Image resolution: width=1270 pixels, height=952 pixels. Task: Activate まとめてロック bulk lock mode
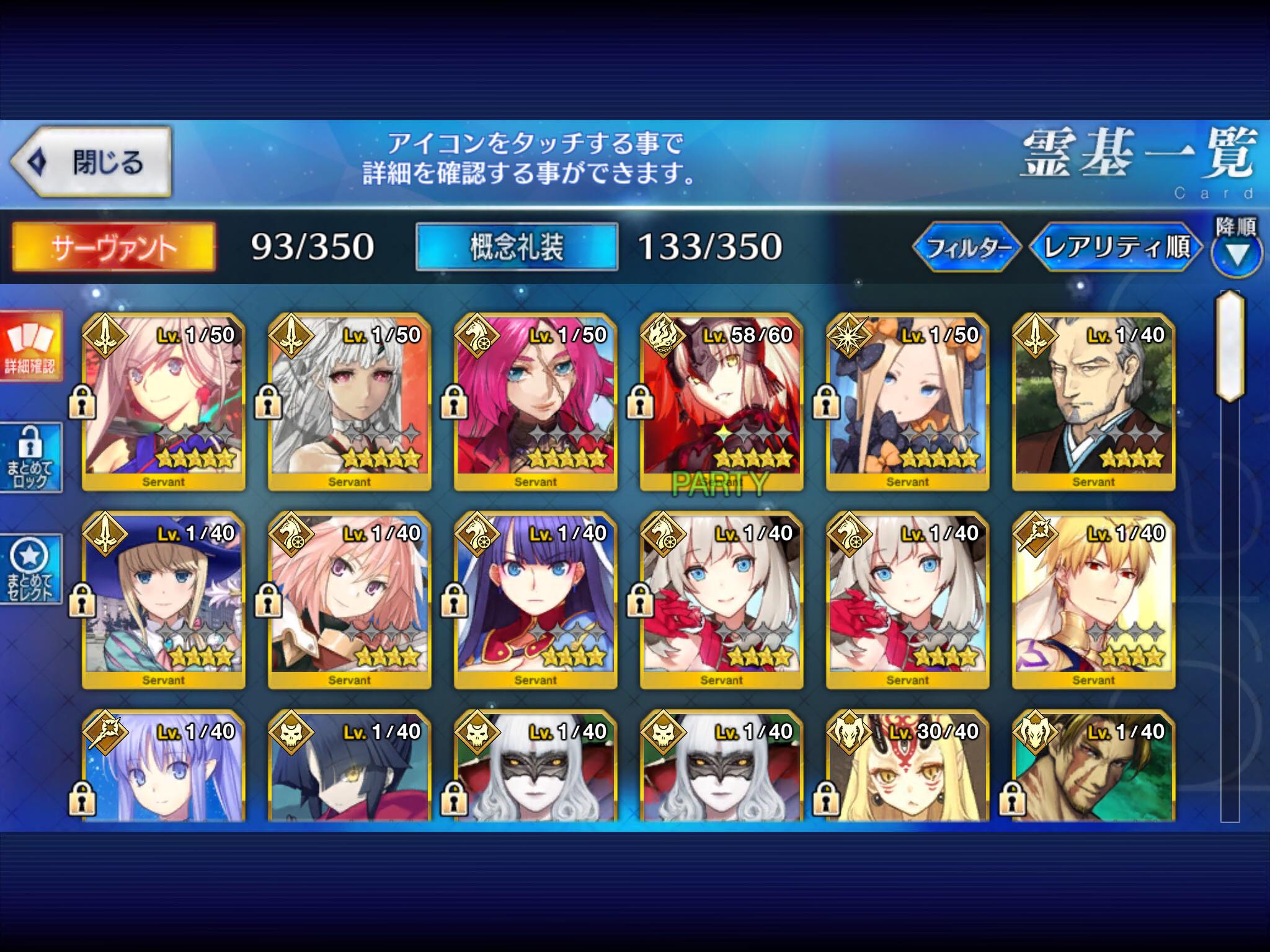point(31,459)
